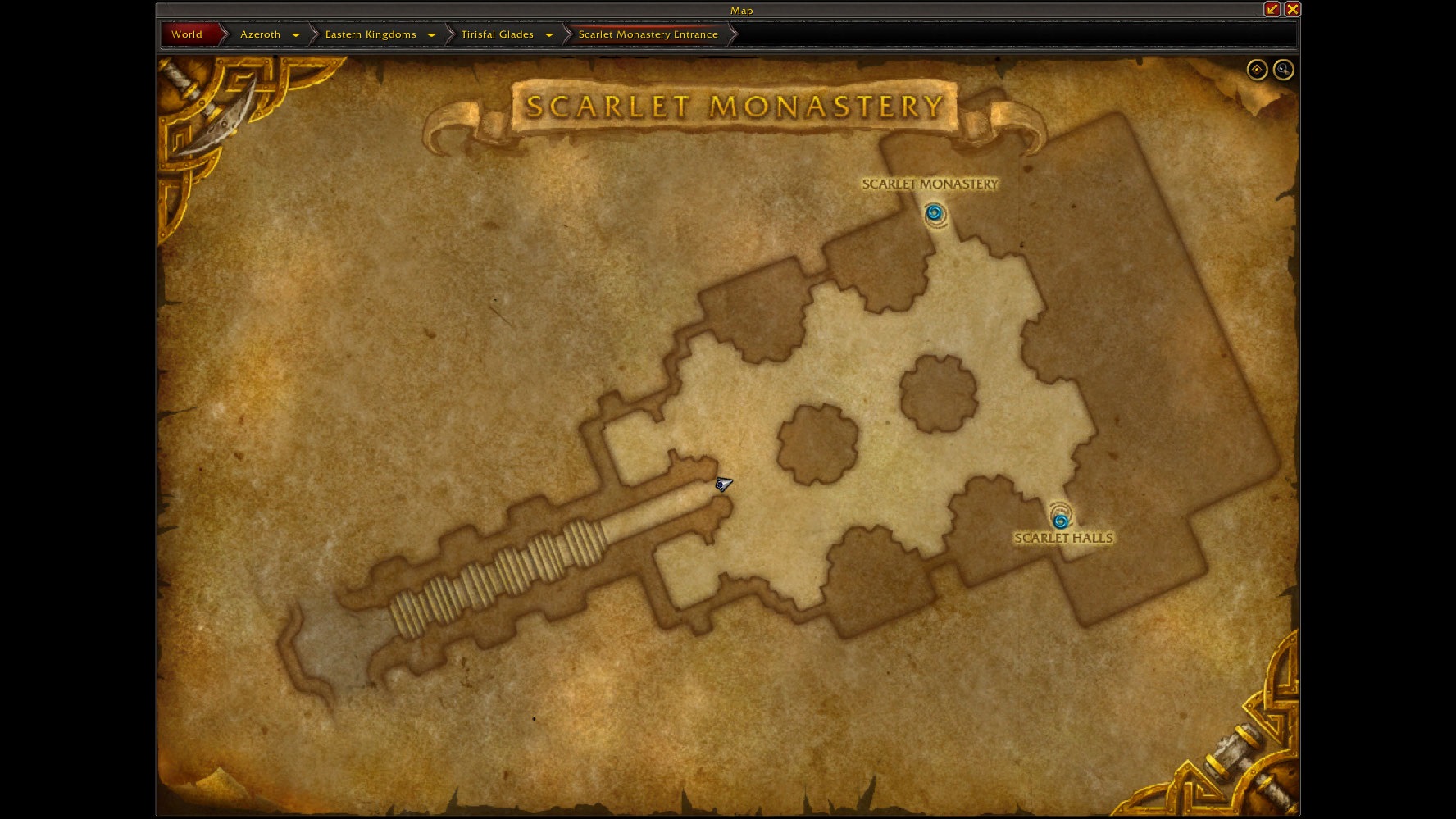The height and width of the screenshot is (819, 1456).
Task: Open the dropdown arrow beside Azeroth
Action: (296, 34)
